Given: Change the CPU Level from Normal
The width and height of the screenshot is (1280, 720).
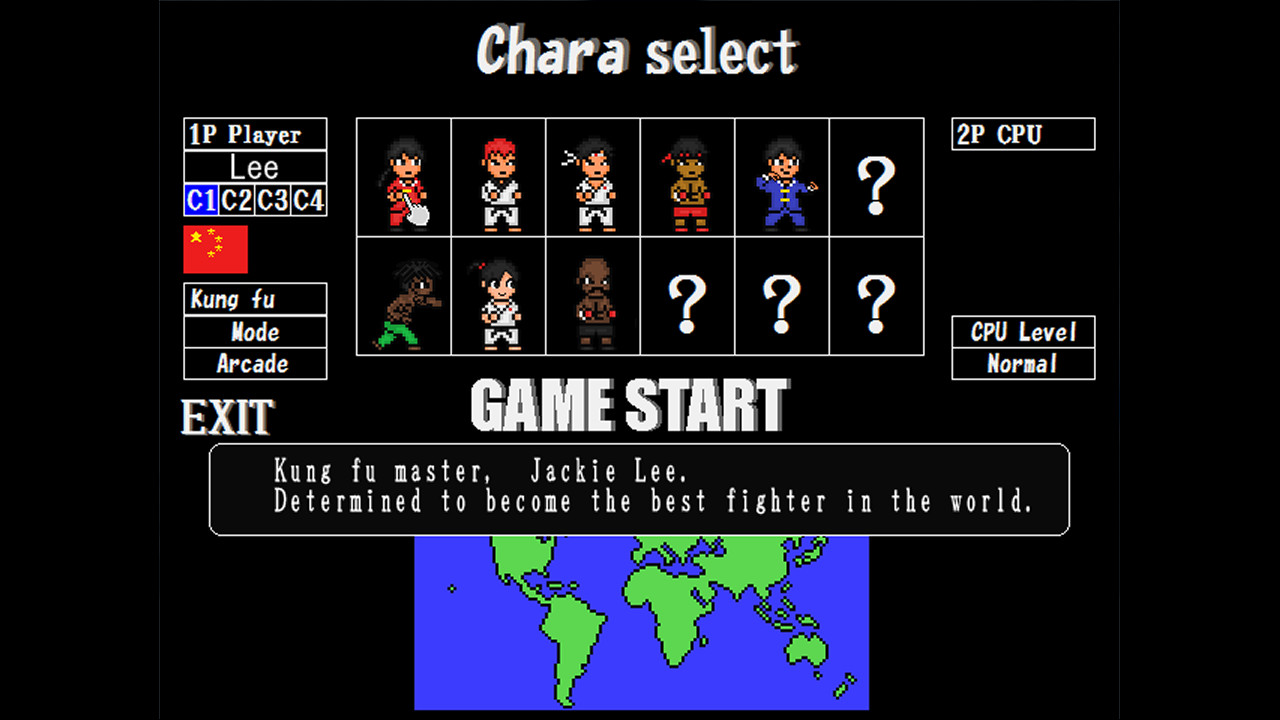Looking at the screenshot, I should 1022,364.
